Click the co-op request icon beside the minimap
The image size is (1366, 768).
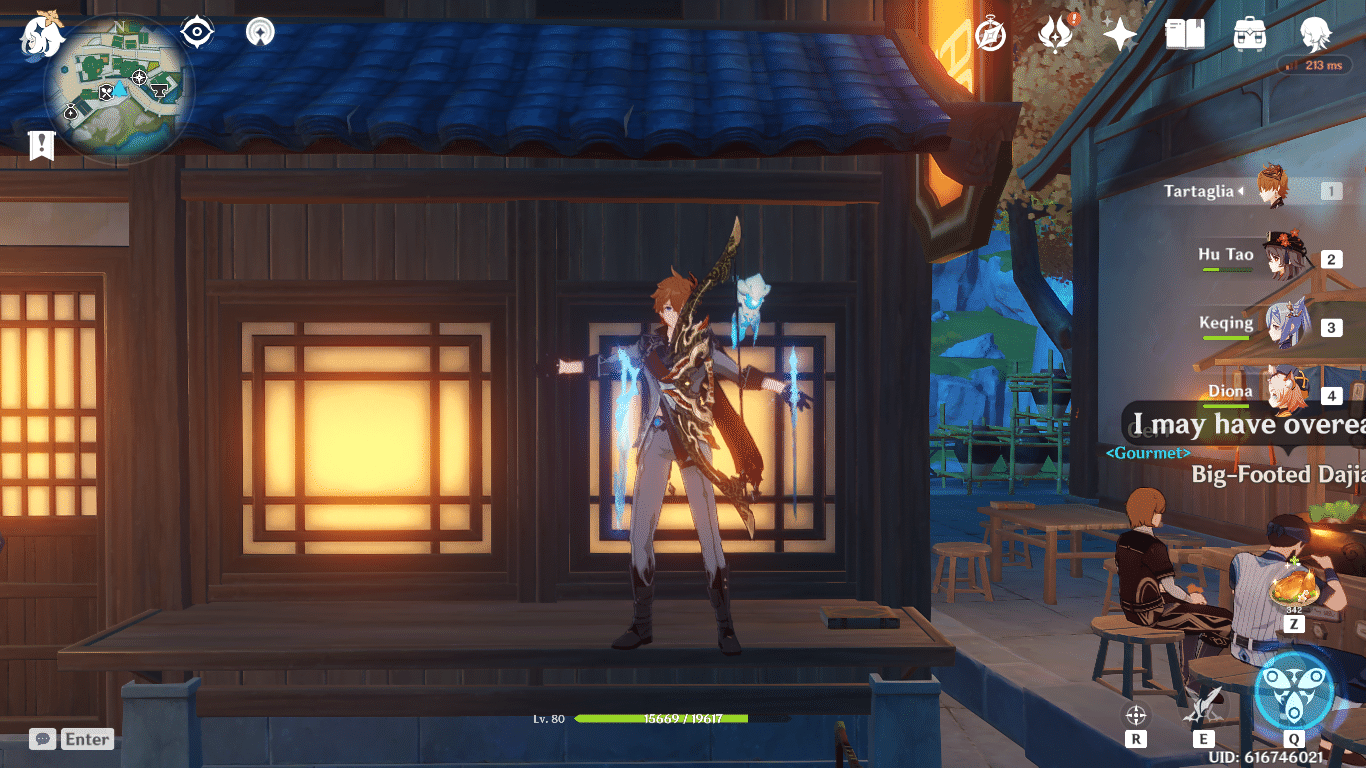click(x=260, y=31)
